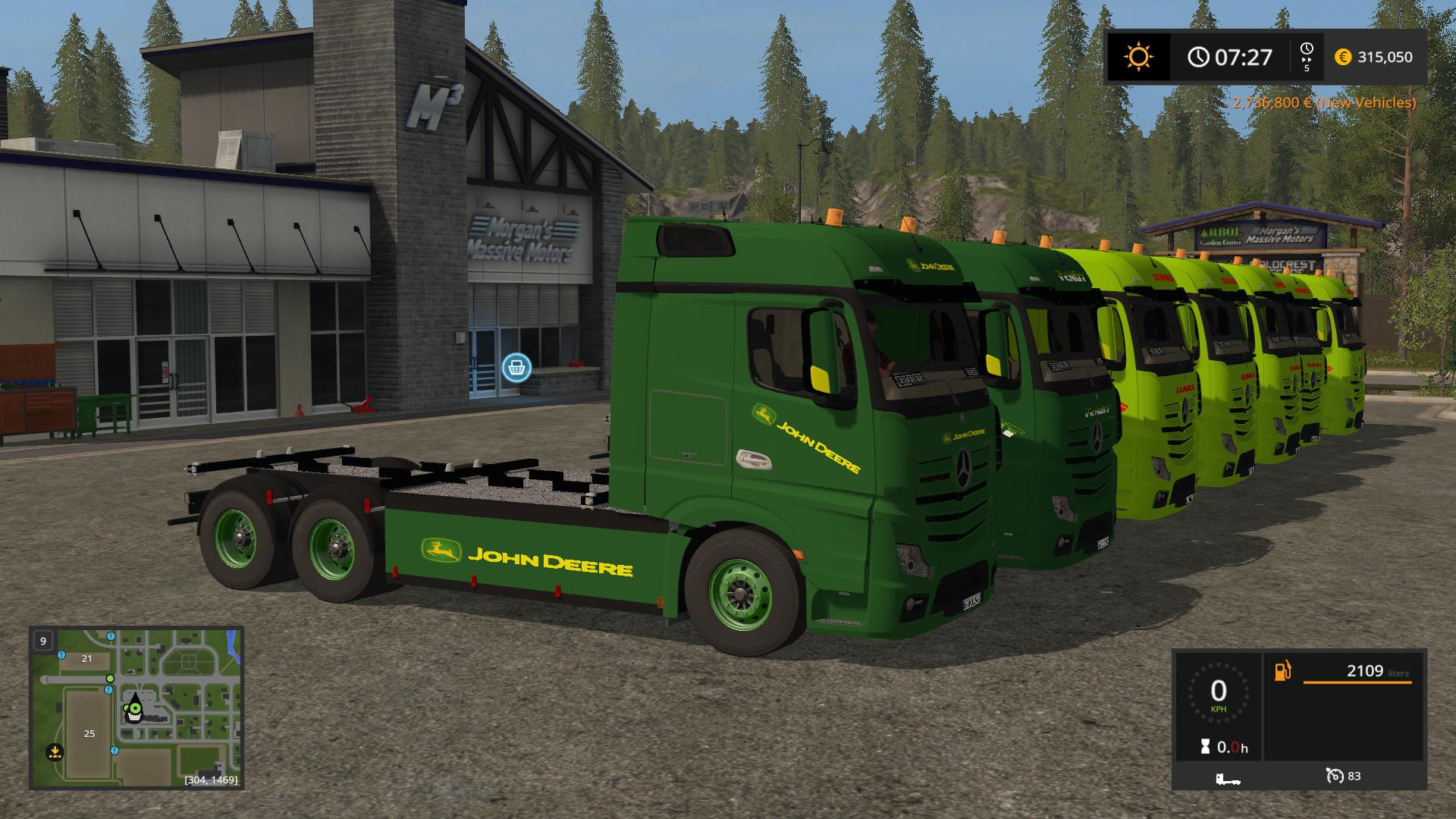This screenshot has width=1456, height=819.
Task: Select the hourglass operating hours icon
Action: (x=1204, y=747)
